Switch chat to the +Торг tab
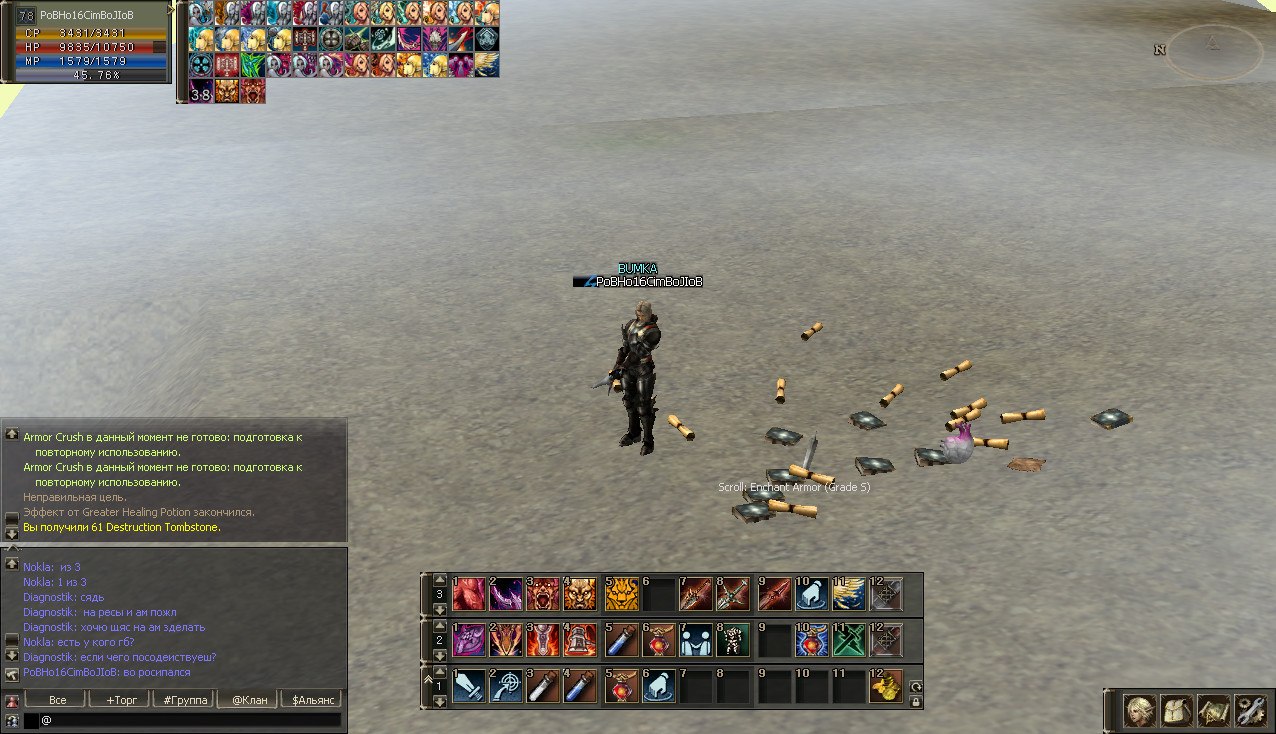This screenshot has height=734, width=1276. tap(121, 700)
